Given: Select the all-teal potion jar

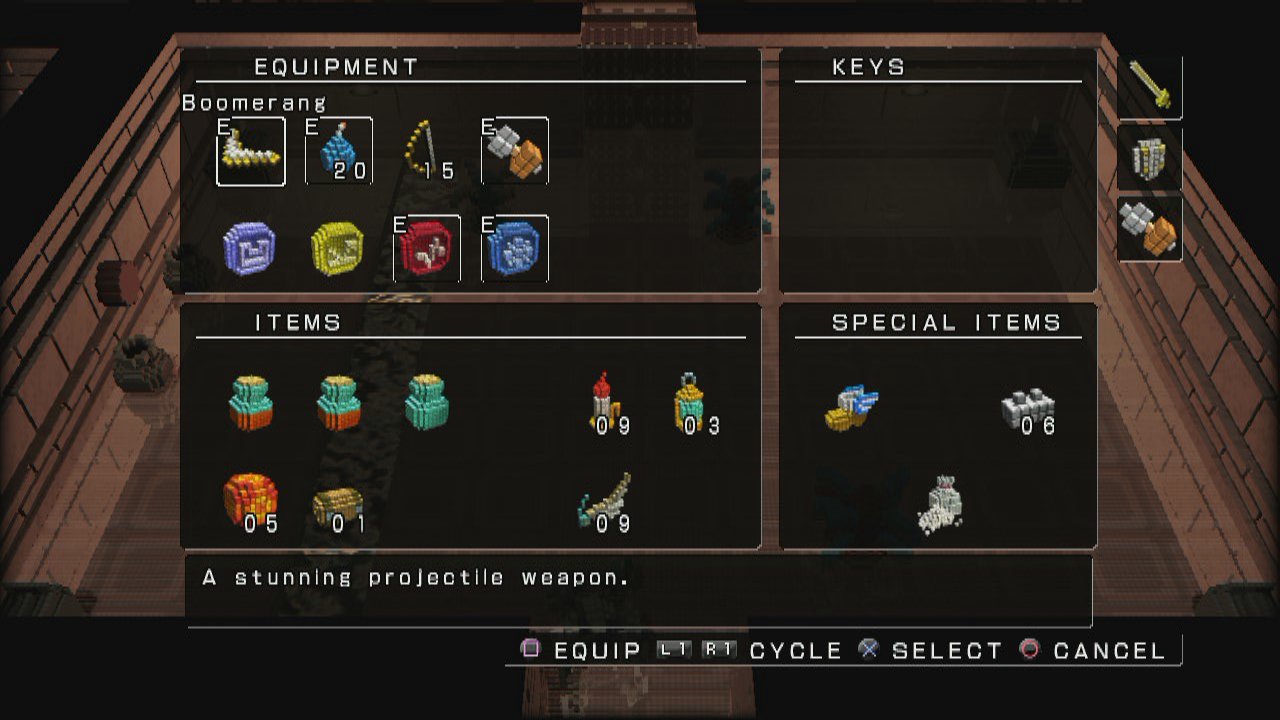Looking at the screenshot, I should click(x=427, y=402).
